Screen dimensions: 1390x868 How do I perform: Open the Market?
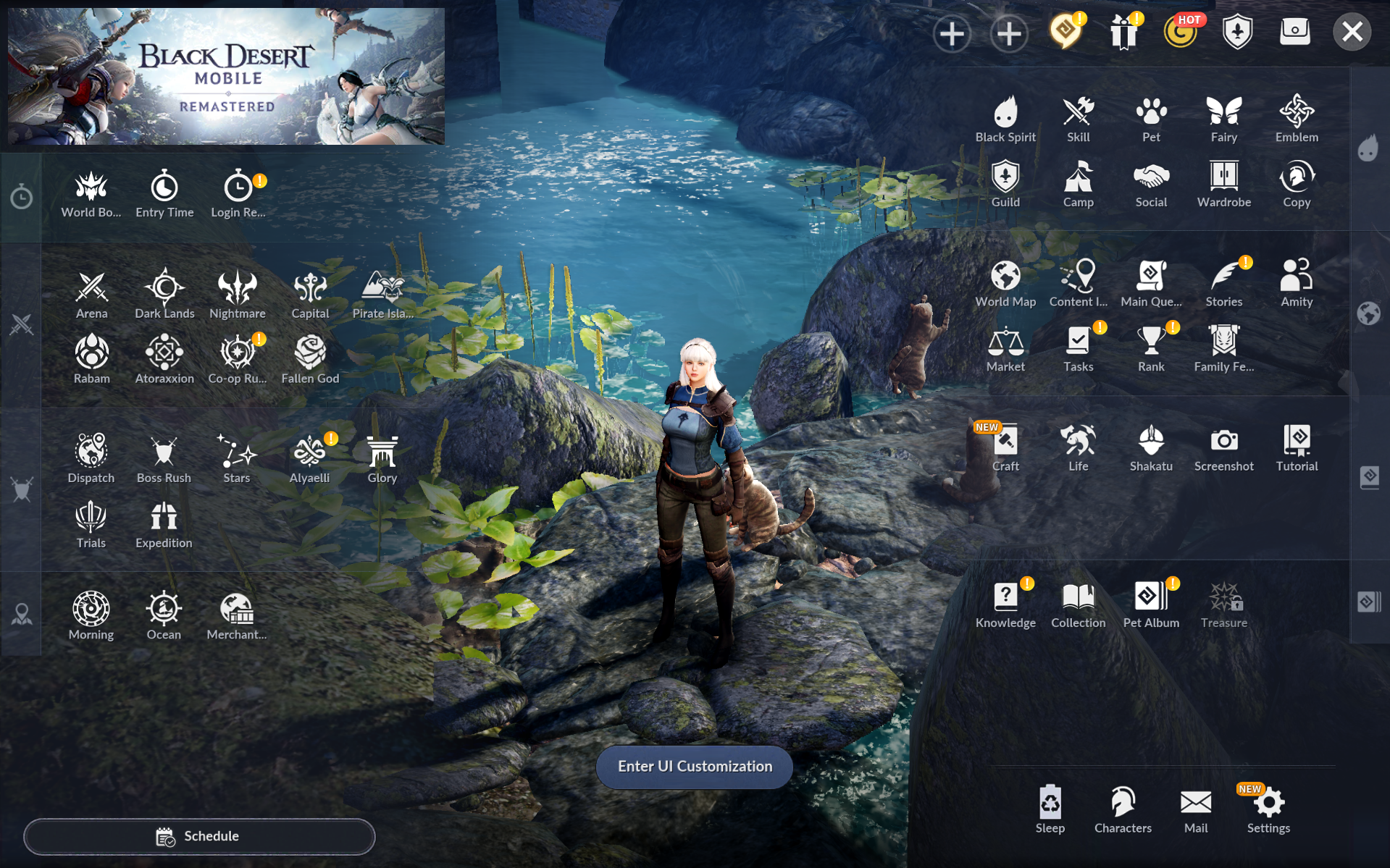1005,349
